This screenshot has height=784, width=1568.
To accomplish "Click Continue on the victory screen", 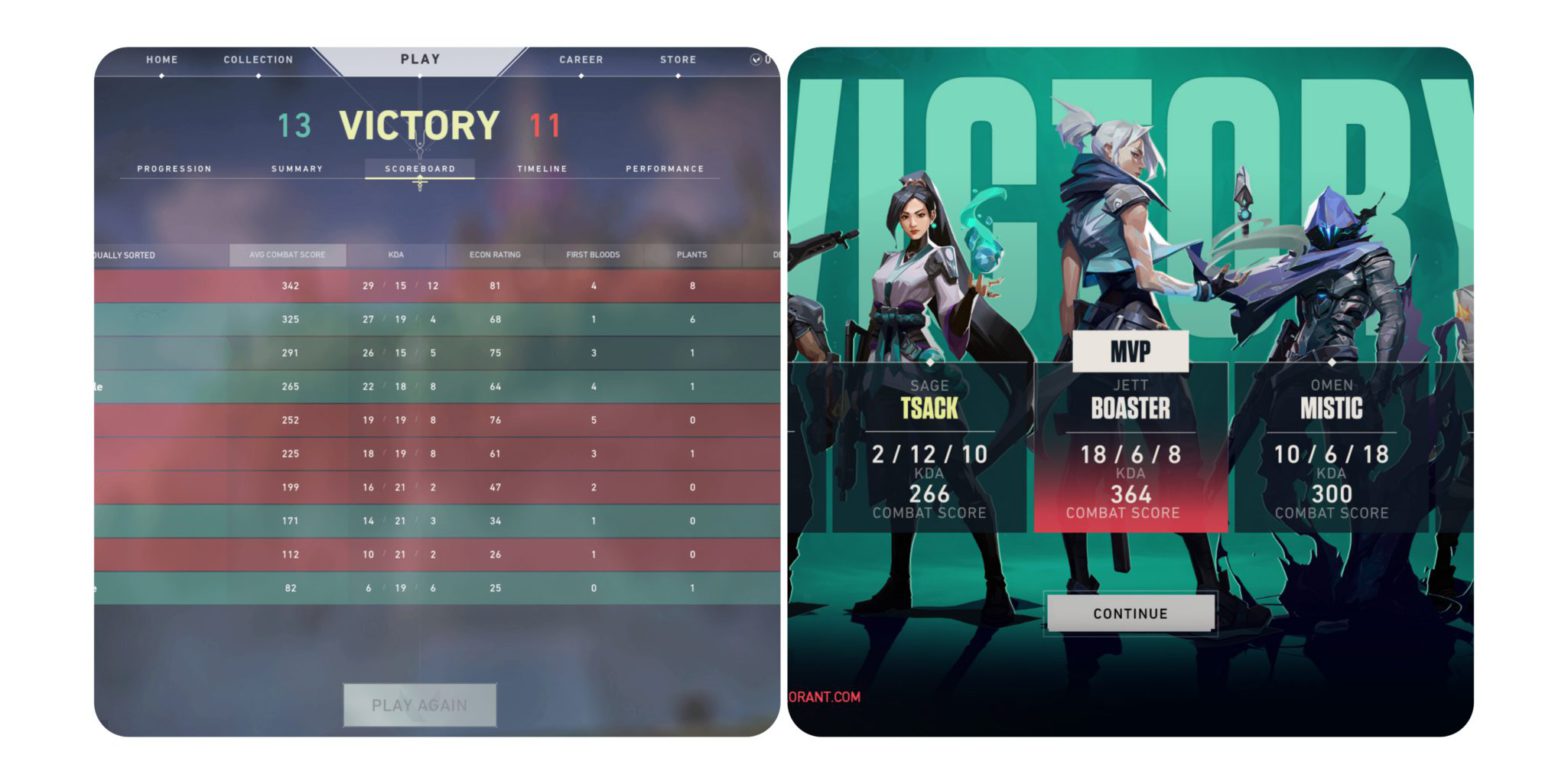I will point(1129,613).
